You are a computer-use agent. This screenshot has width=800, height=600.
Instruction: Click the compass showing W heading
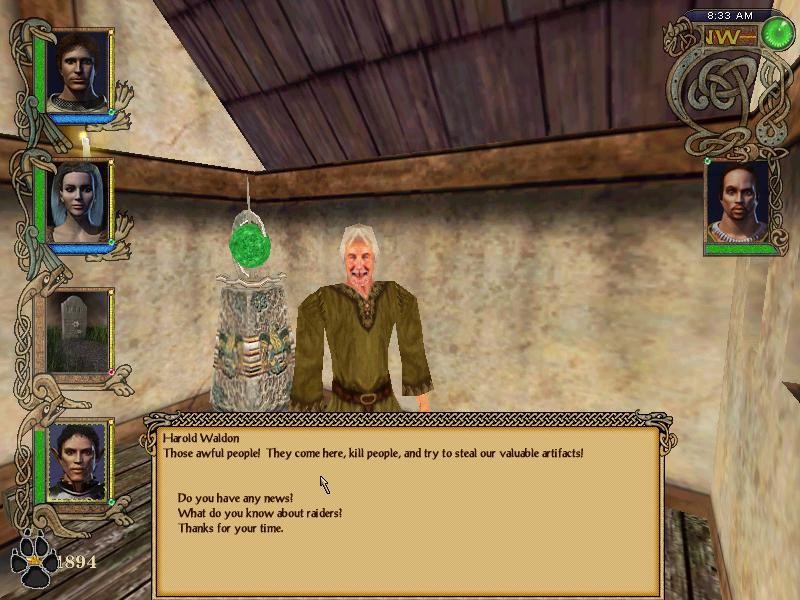(727, 36)
